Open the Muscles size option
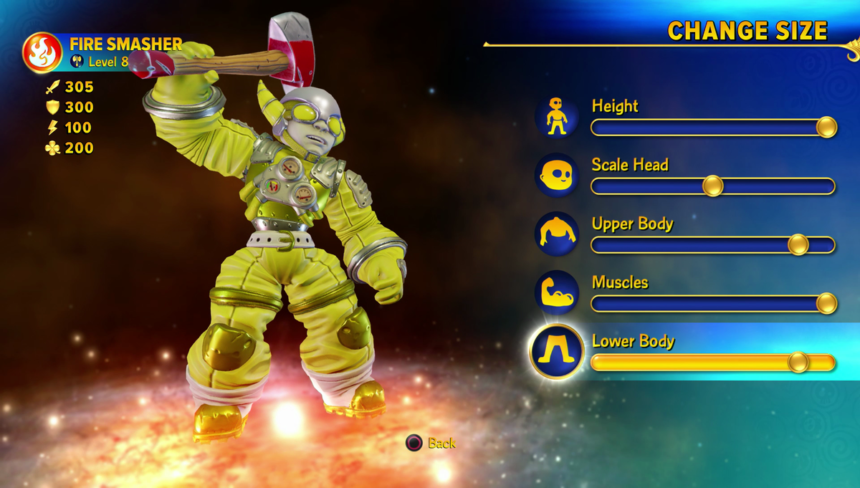 tap(620, 283)
